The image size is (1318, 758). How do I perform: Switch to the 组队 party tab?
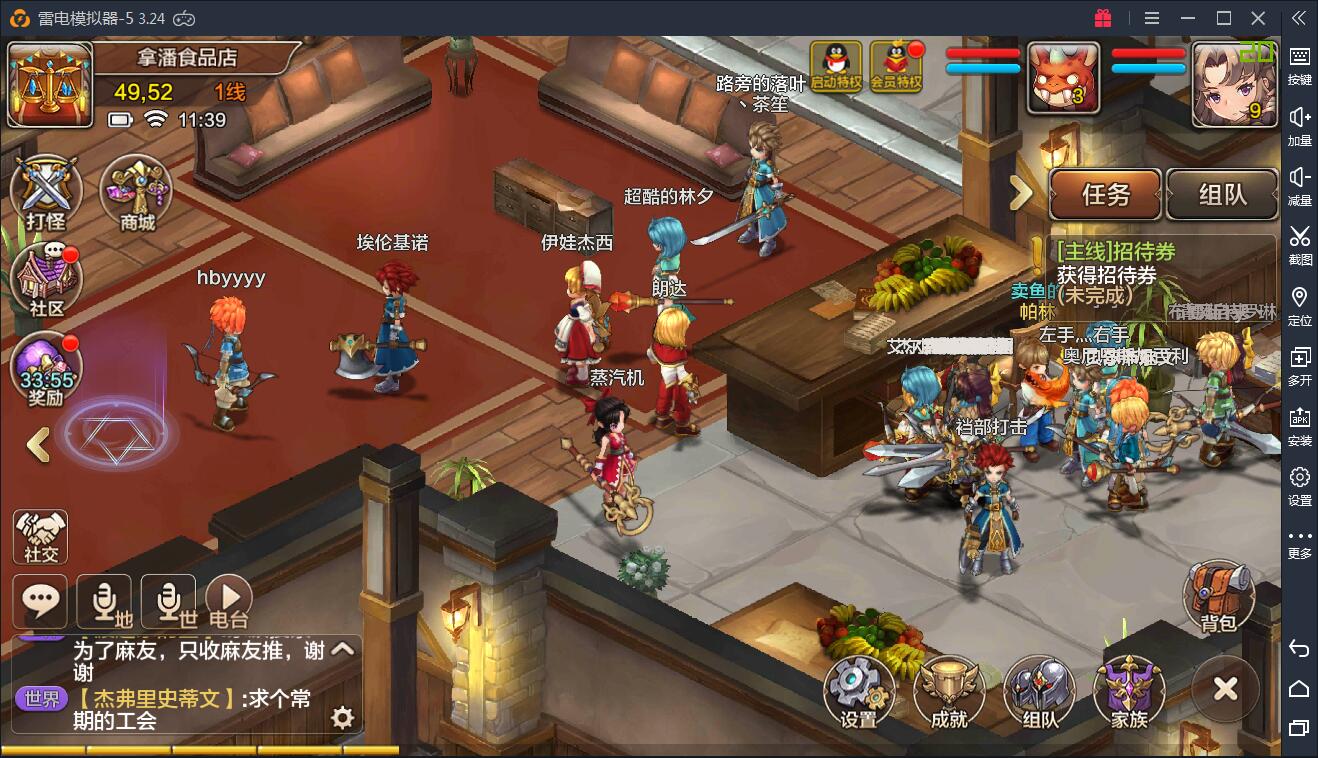[x=1222, y=195]
